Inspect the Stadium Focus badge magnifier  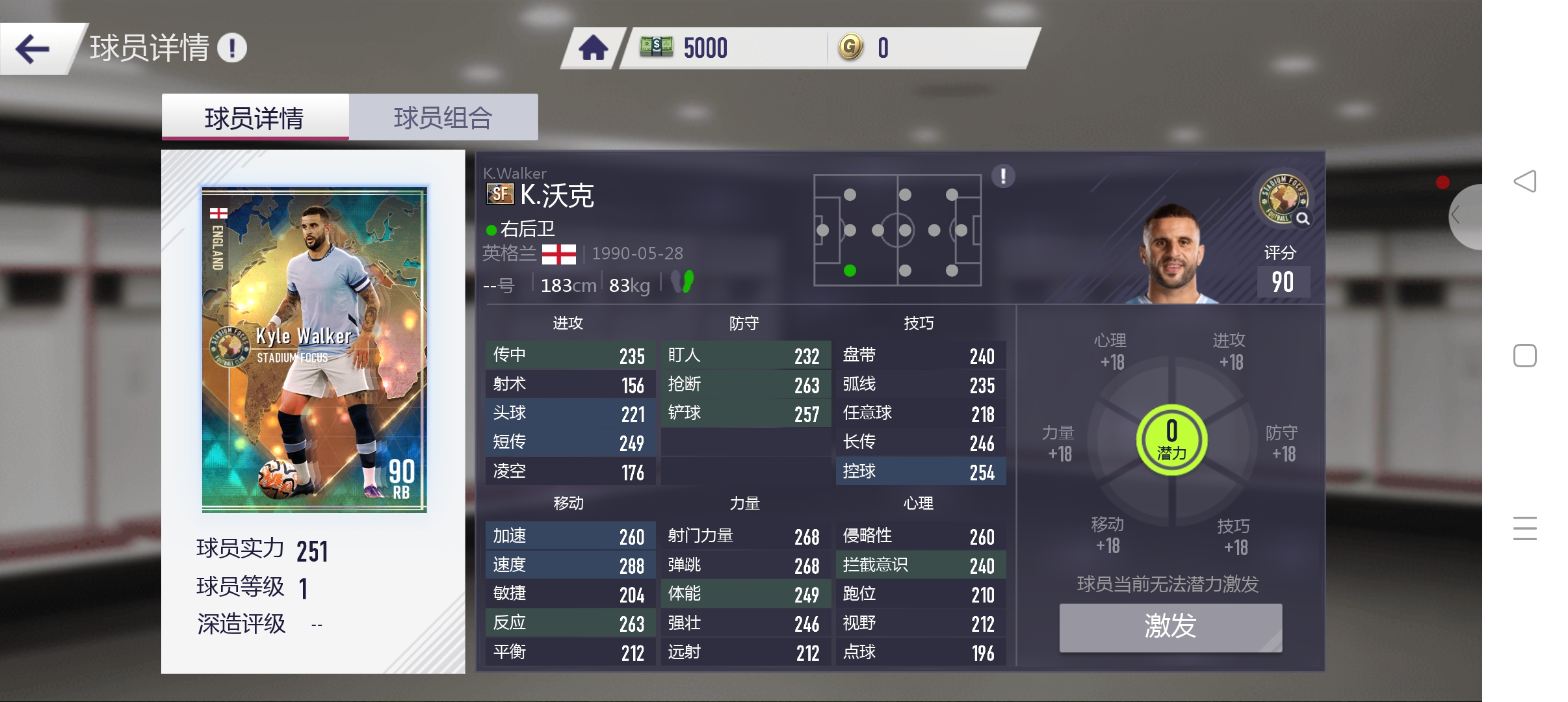tap(1302, 219)
